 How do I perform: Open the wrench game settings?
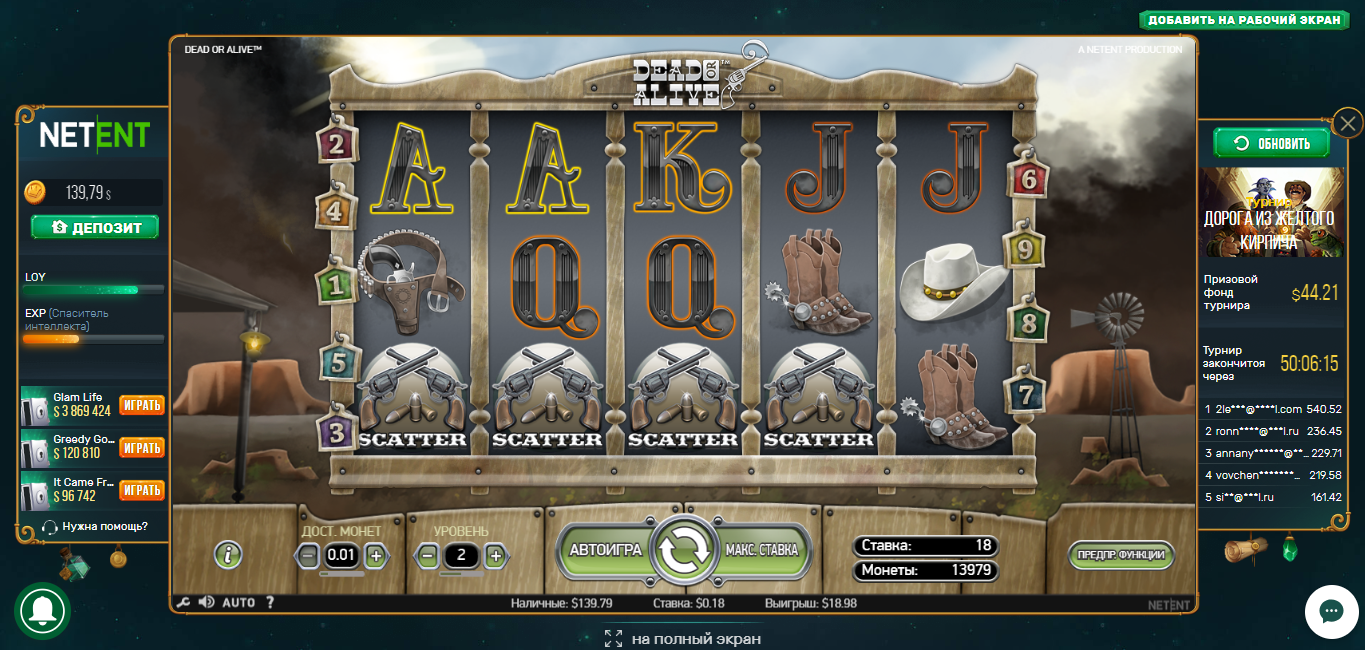[x=182, y=603]
